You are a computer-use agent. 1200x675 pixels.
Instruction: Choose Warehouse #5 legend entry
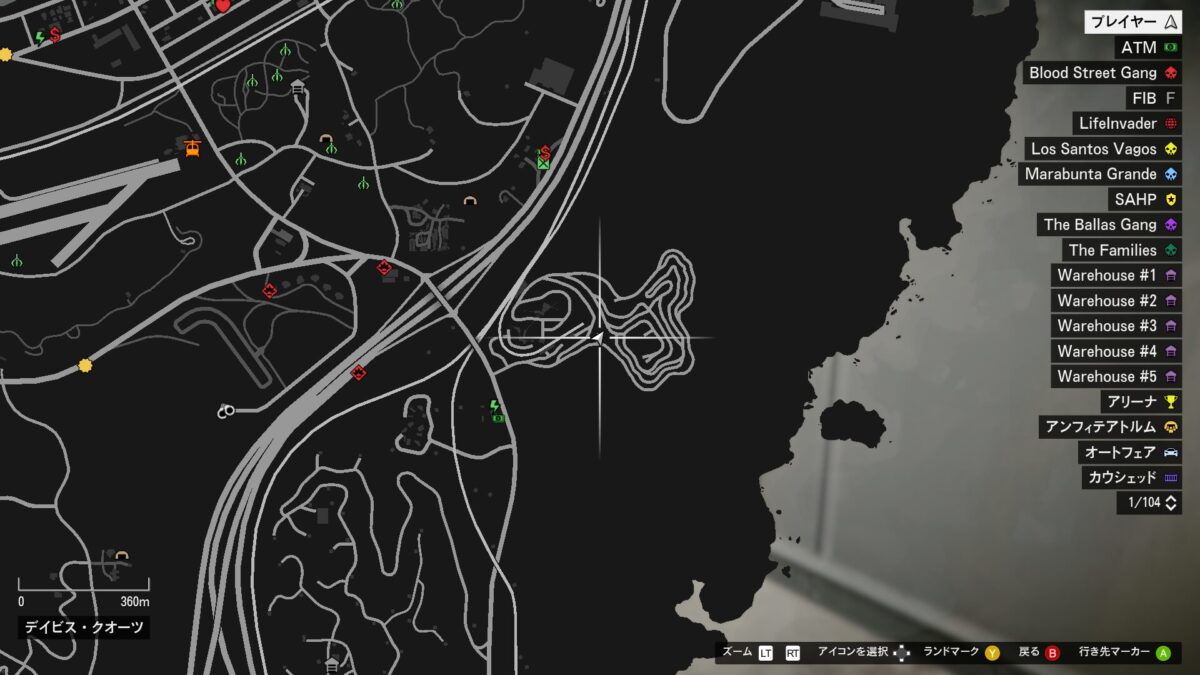click(1116, 377)
